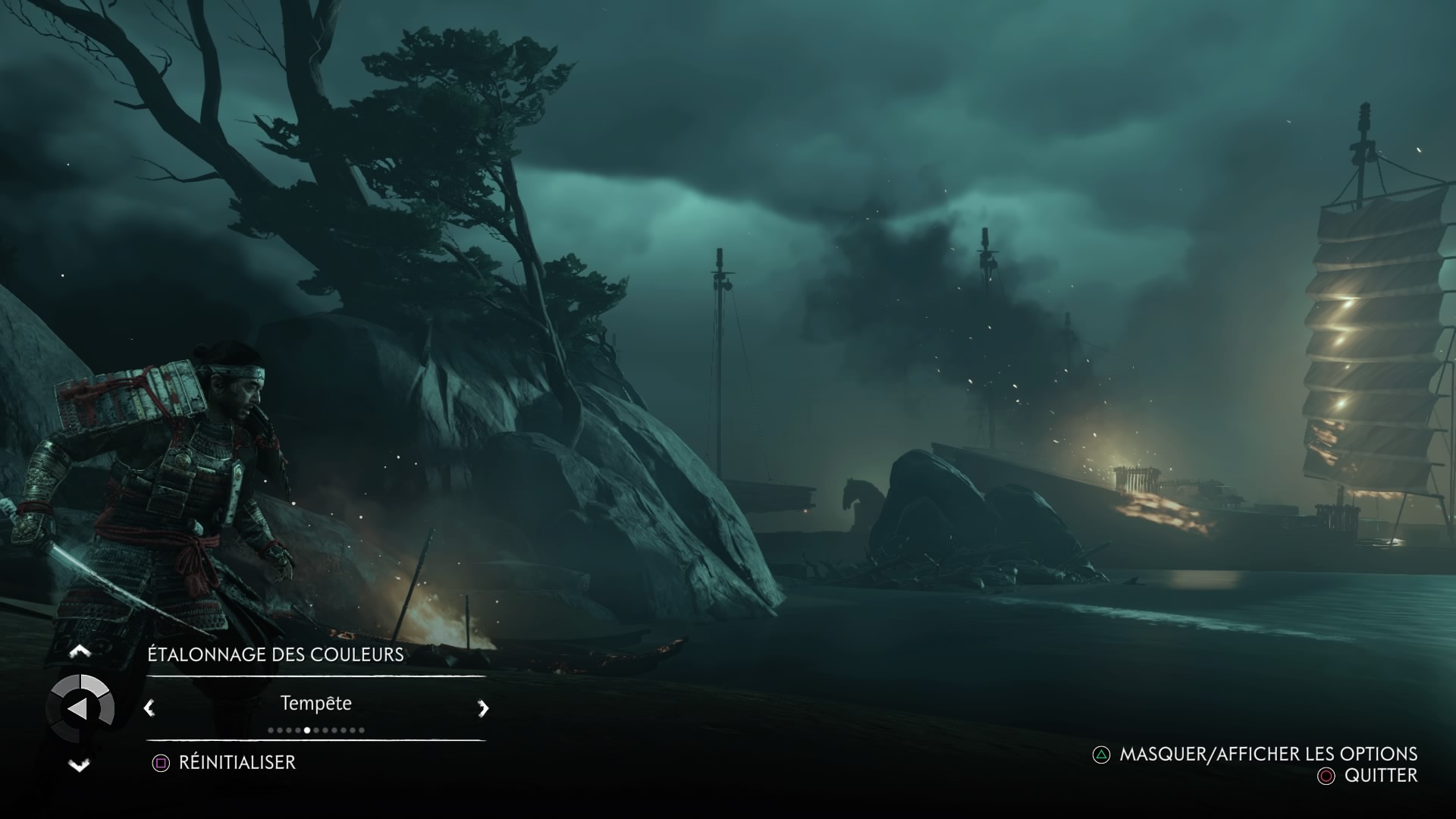Click the circular photo mode dial icon
Image resolution: width=1456 pixels, height=819 pixels.
point(80,708)
